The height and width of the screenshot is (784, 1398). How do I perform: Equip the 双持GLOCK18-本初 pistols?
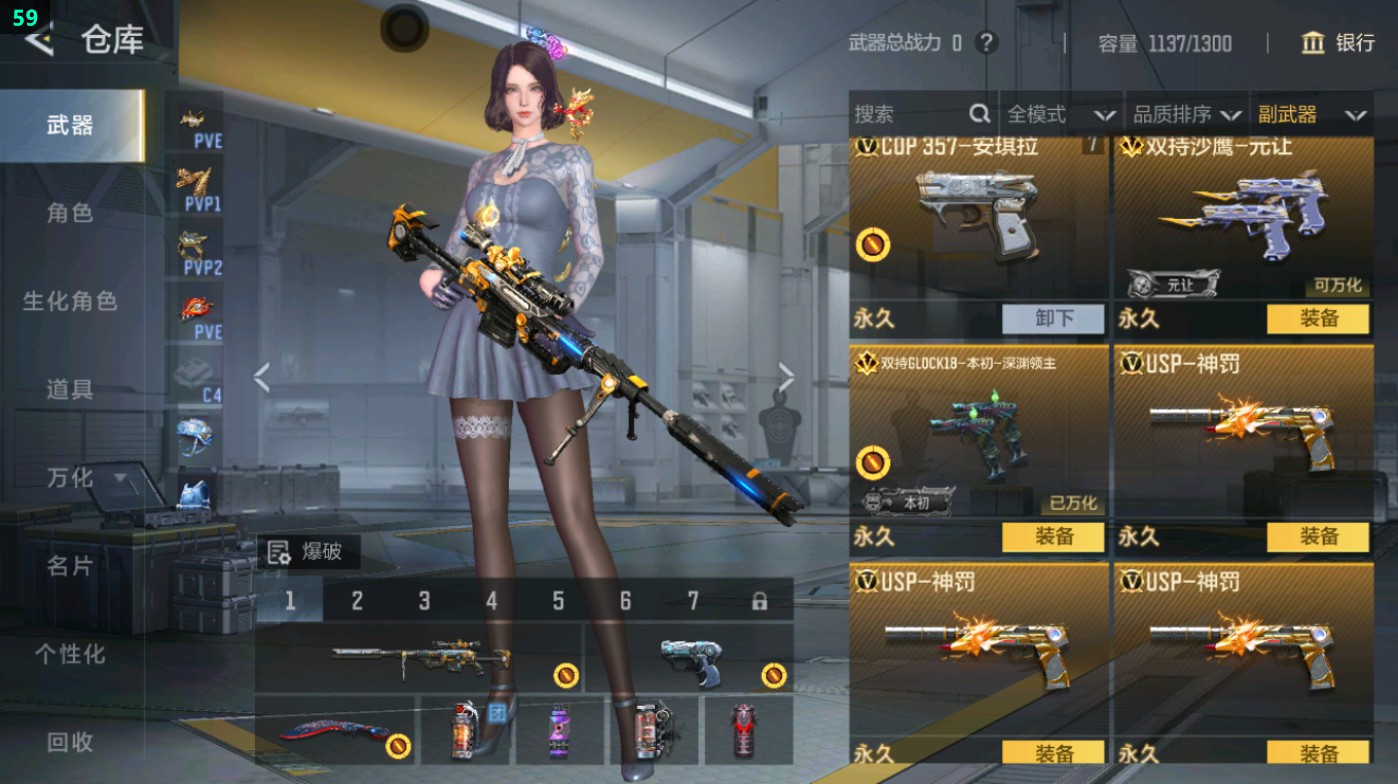click(1053, 537)
